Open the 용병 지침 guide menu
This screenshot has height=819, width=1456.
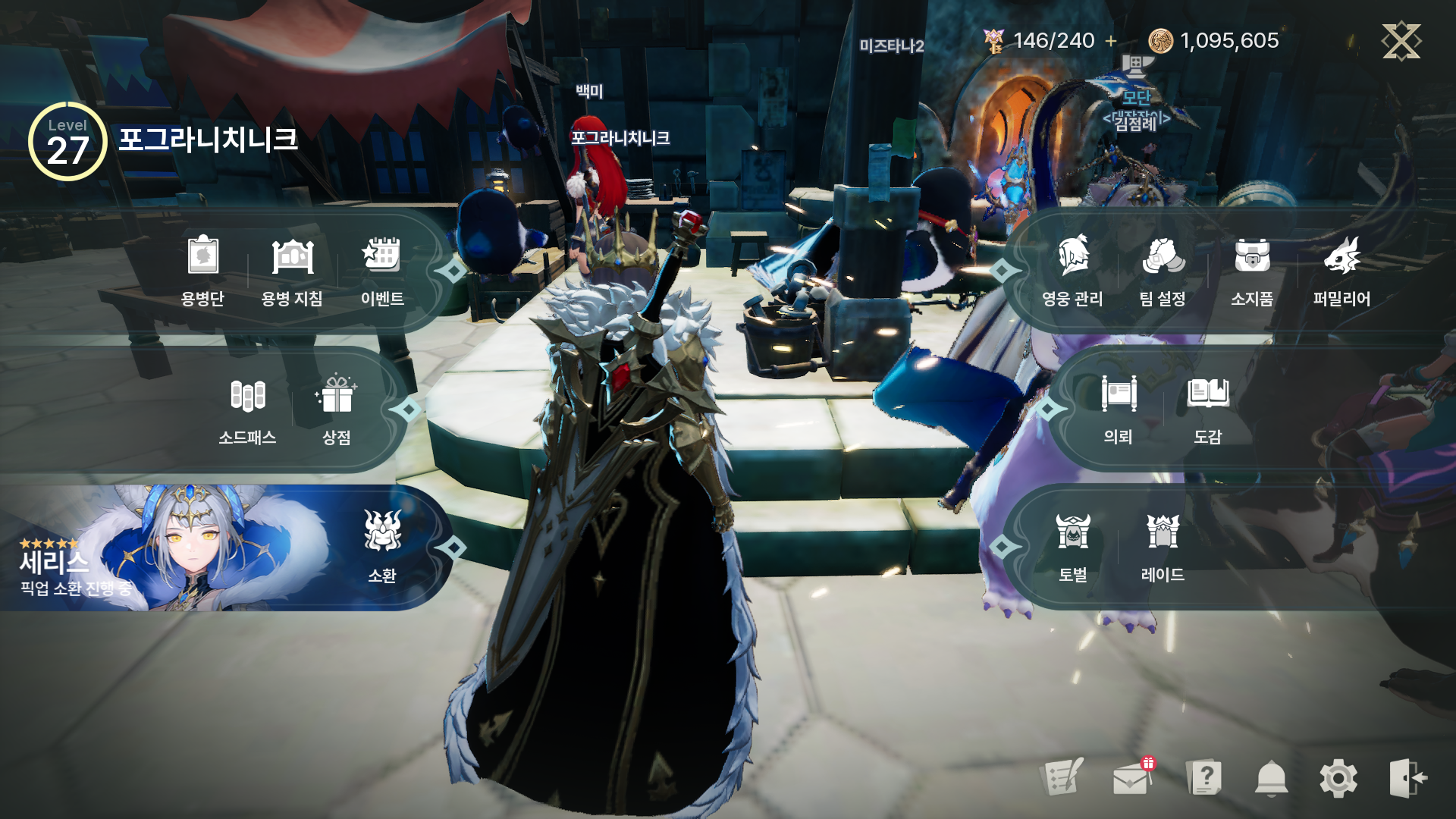click(292, 269)
